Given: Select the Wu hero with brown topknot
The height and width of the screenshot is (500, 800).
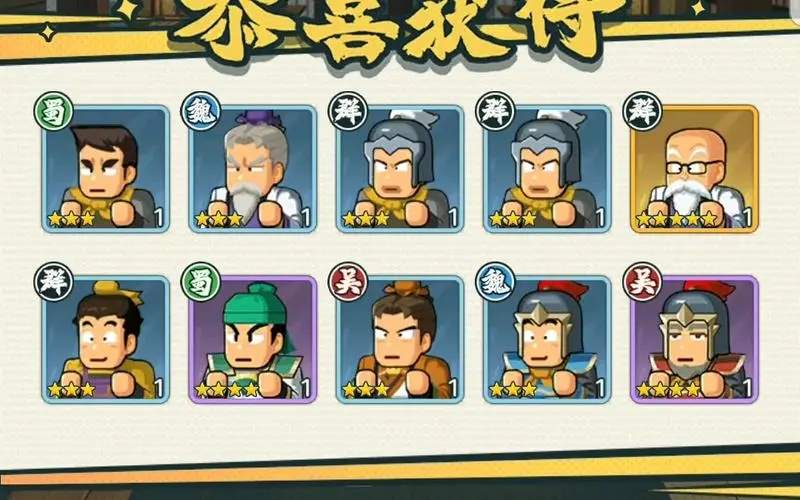Looking at the screenshot, I should click(x=400, y=340).
